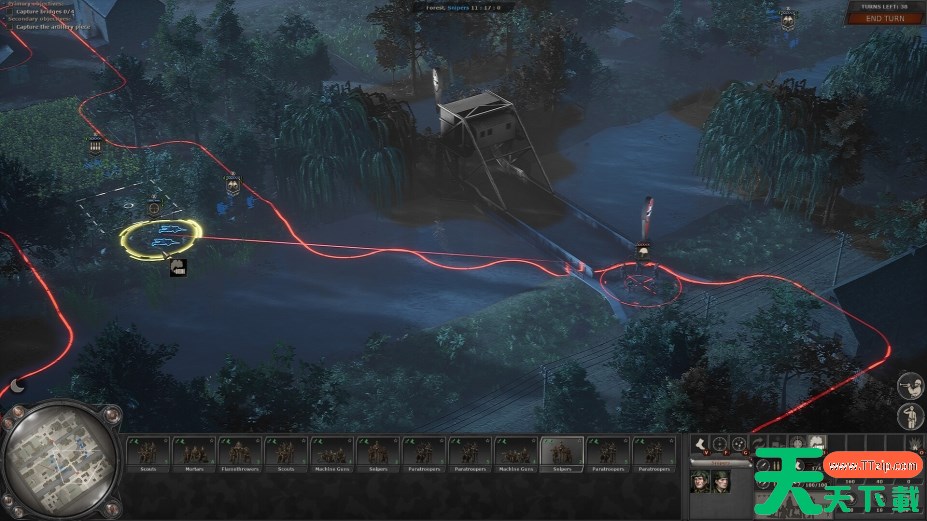Click the crescent moon night icon

(17, 385)
